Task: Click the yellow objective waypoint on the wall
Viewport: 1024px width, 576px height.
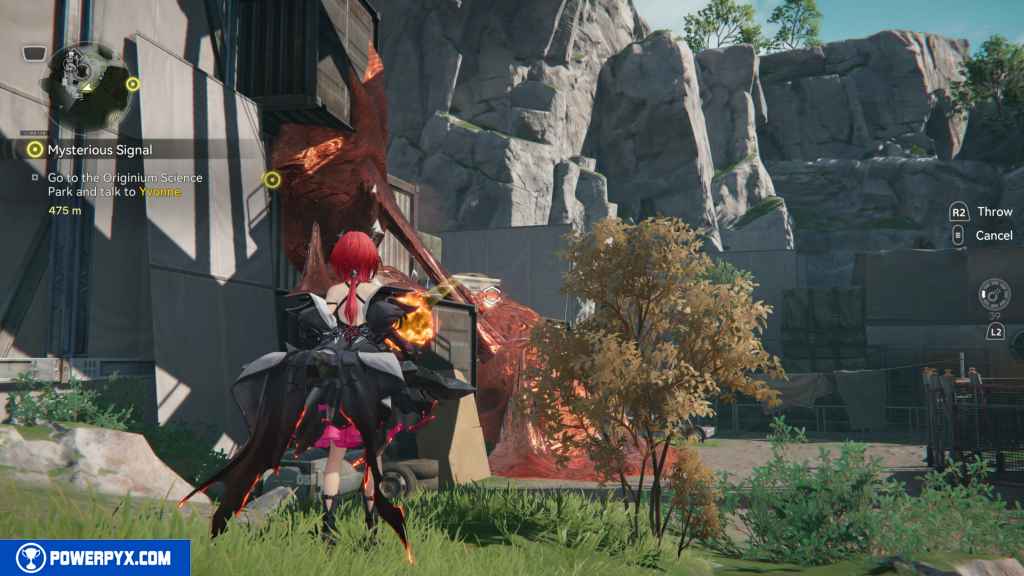Action: [271, 179]
